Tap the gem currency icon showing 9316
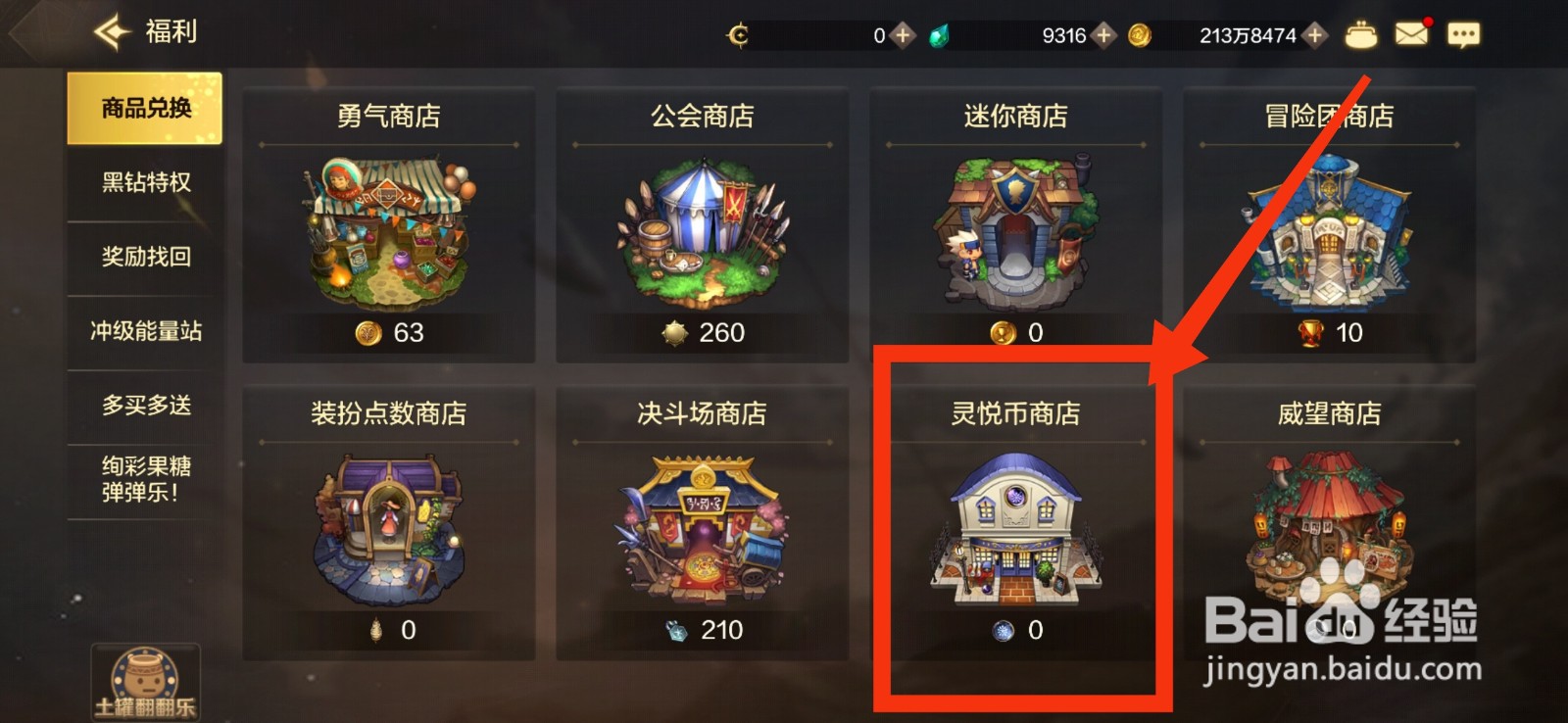Screen dimensions: 1568x723 pos(940,35)
